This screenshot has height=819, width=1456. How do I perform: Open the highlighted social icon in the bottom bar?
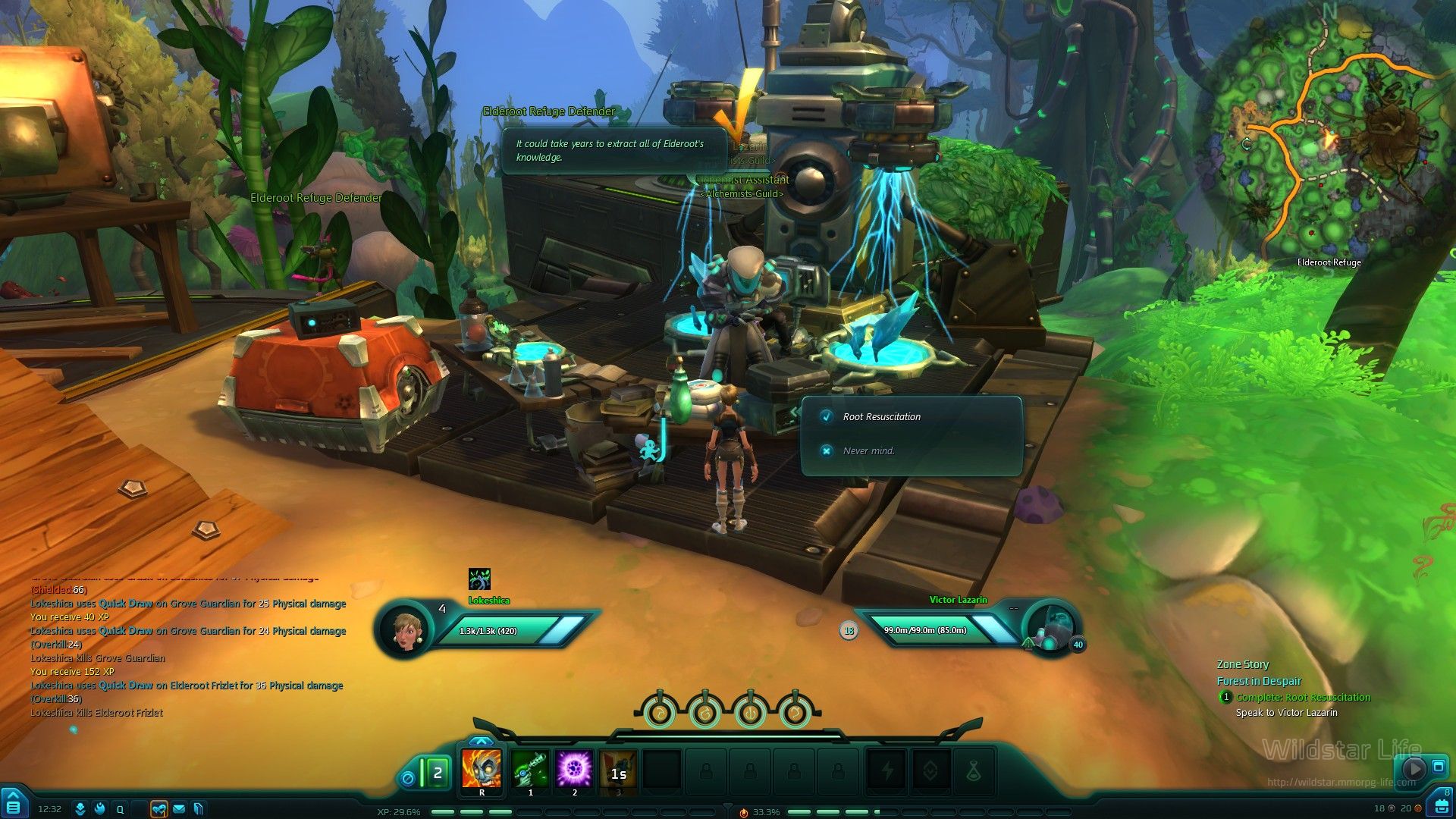point(158,809)
